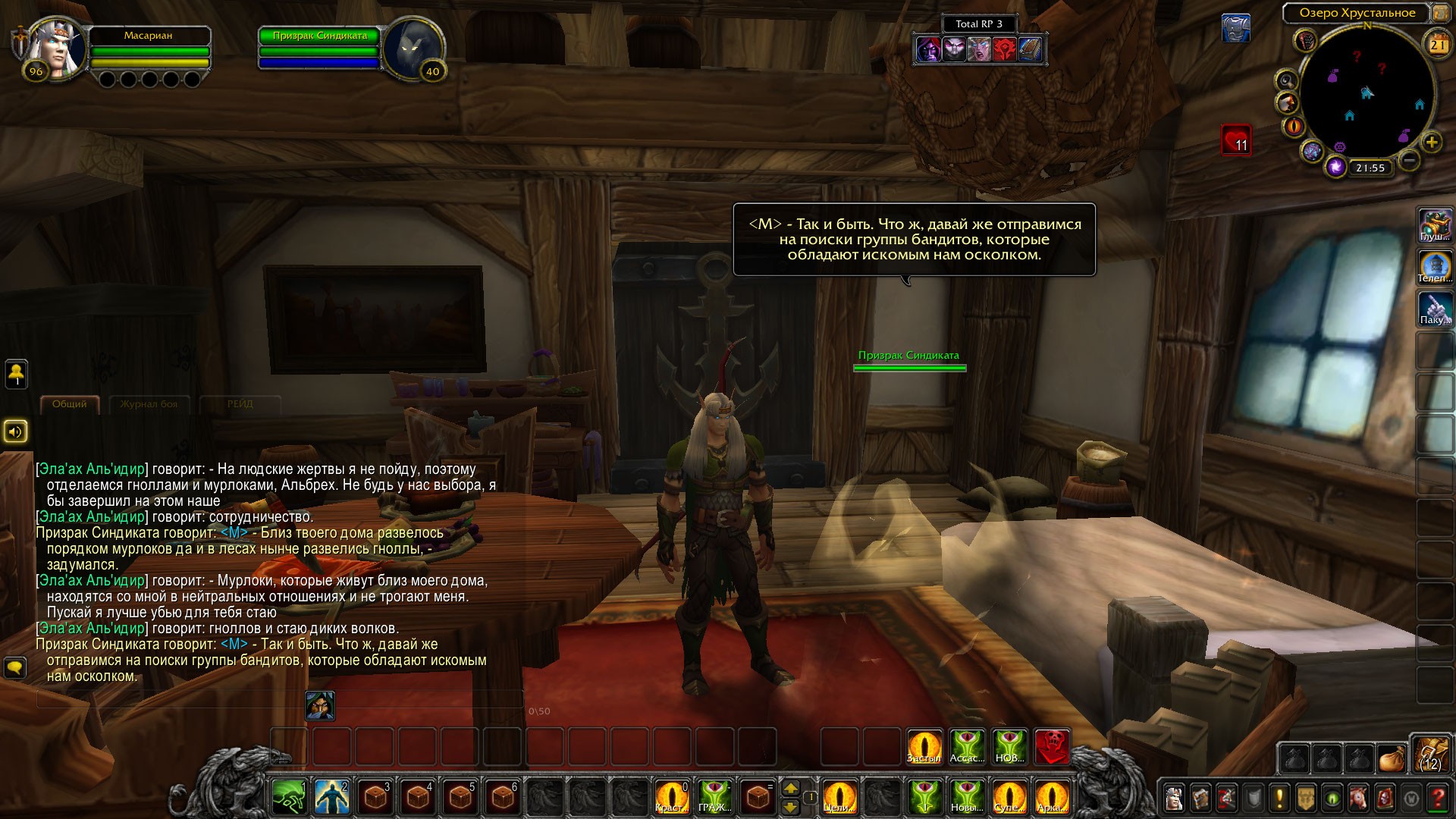Zoom out the minimap with the minus button

[x=1409, y=160]
